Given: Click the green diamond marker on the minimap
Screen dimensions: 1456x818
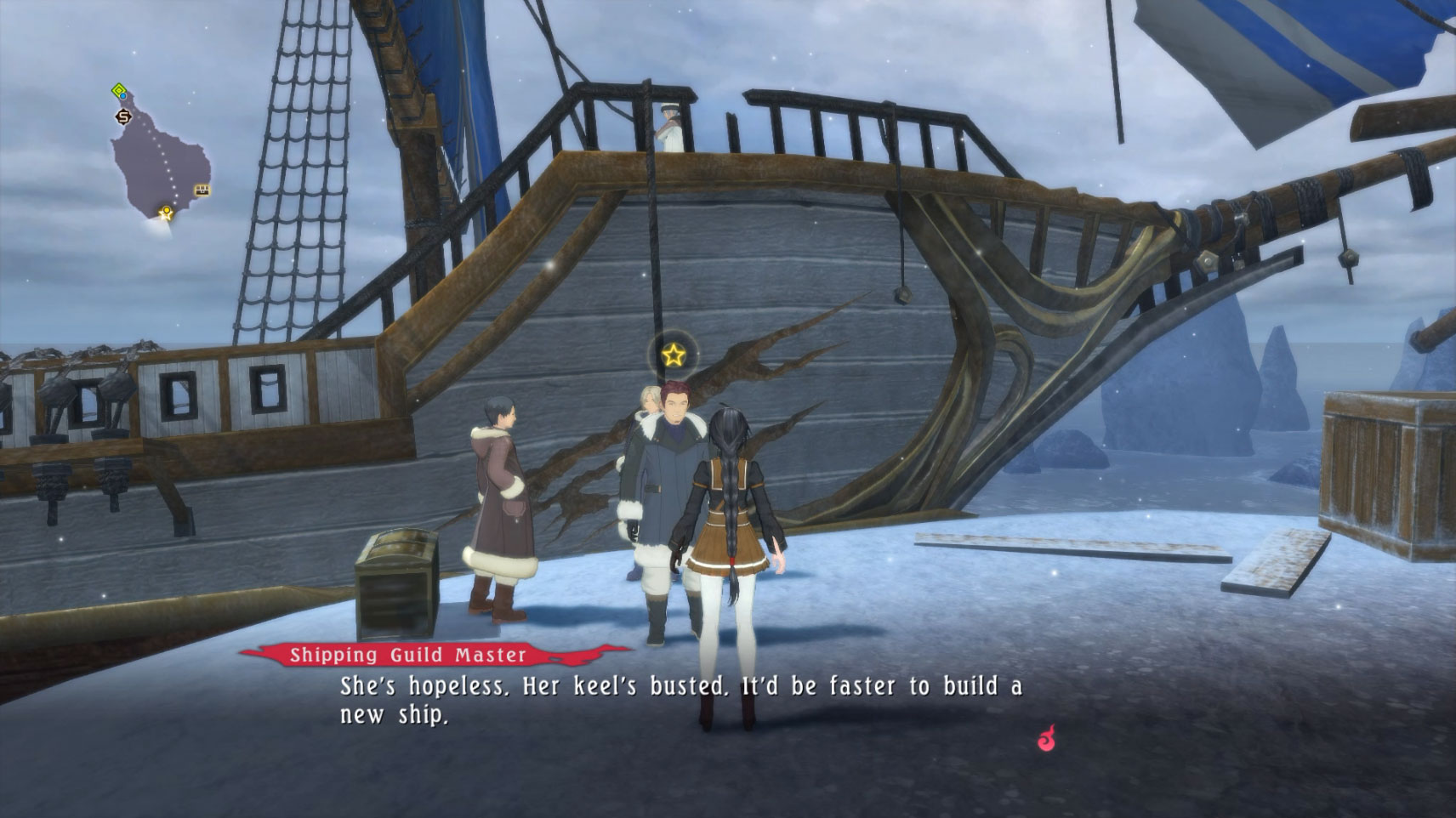Looking at the screenshot, I should (119, 90).
